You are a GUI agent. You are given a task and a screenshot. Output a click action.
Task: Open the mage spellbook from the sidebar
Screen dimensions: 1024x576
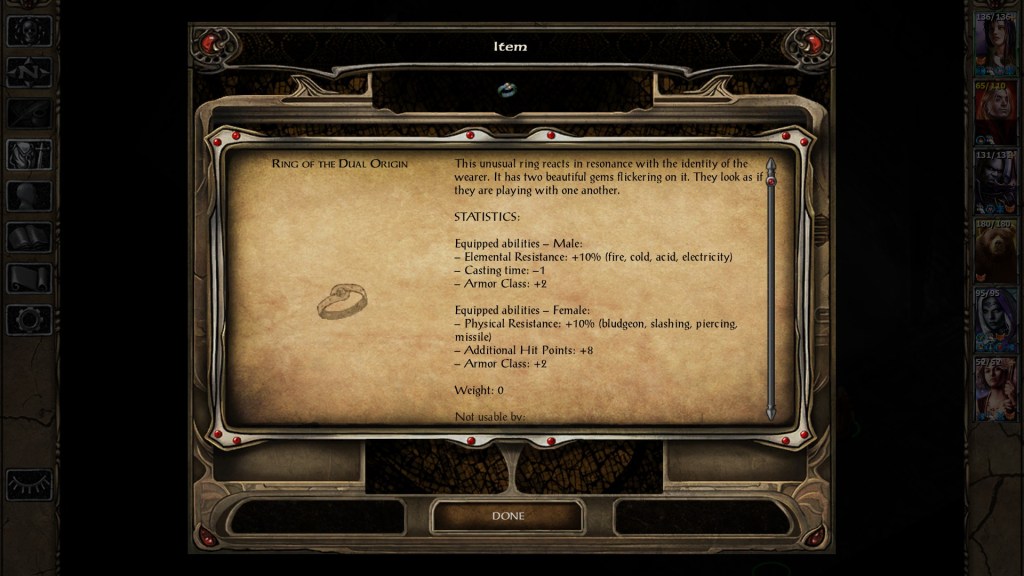pyautogui.click(x=29, y=237)
